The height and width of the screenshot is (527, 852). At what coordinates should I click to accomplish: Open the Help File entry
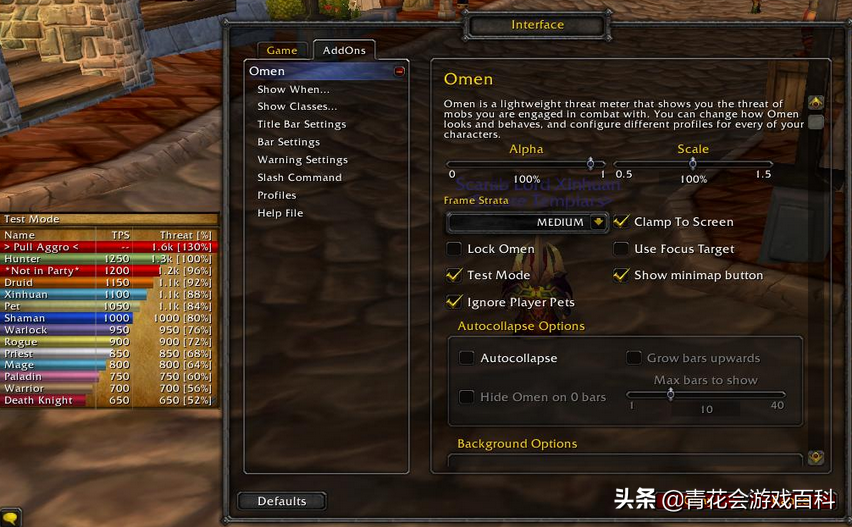click(280, 213)
